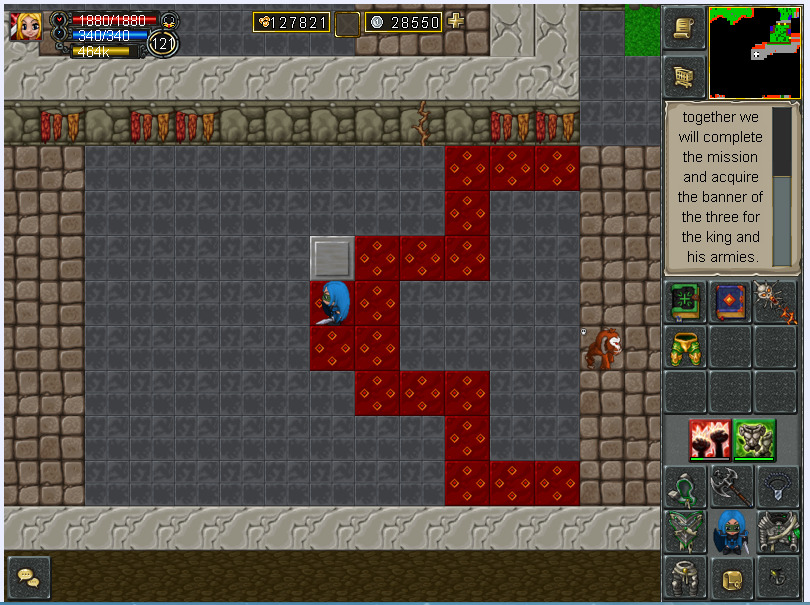Select the skull flail inventory item
This screenshot has height=605, width=810.
click(x=775, y=302)
